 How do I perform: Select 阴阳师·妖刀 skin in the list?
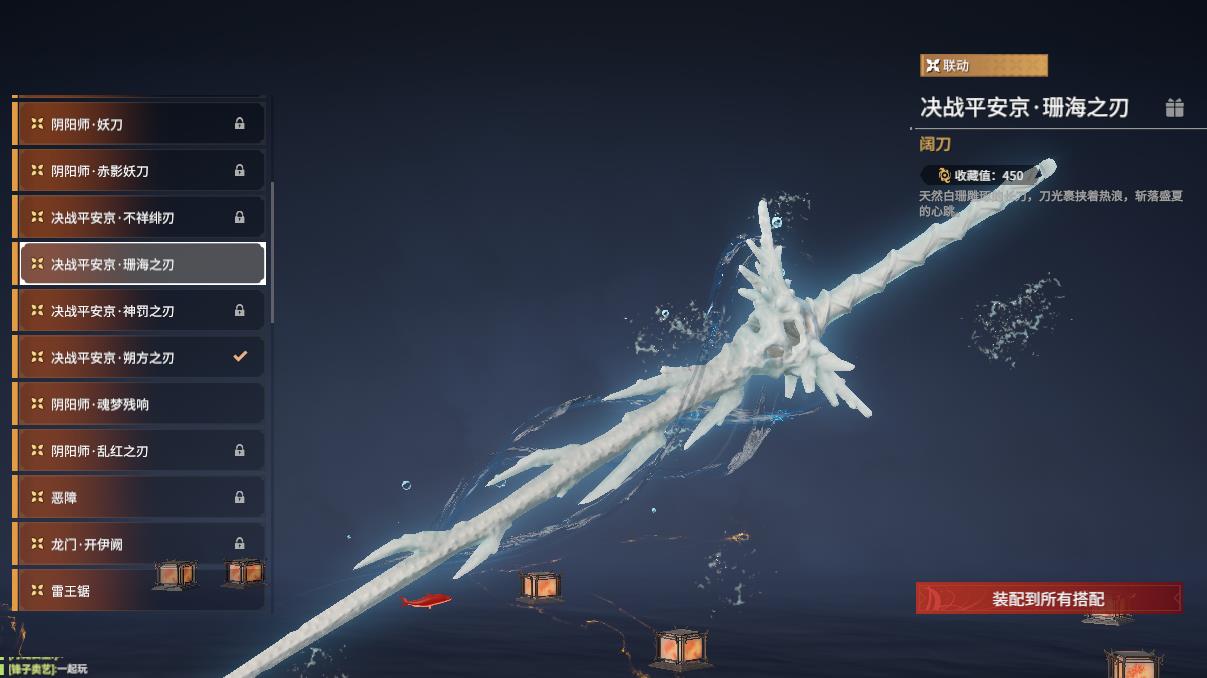pyautogui.click(x=140, y=124)
